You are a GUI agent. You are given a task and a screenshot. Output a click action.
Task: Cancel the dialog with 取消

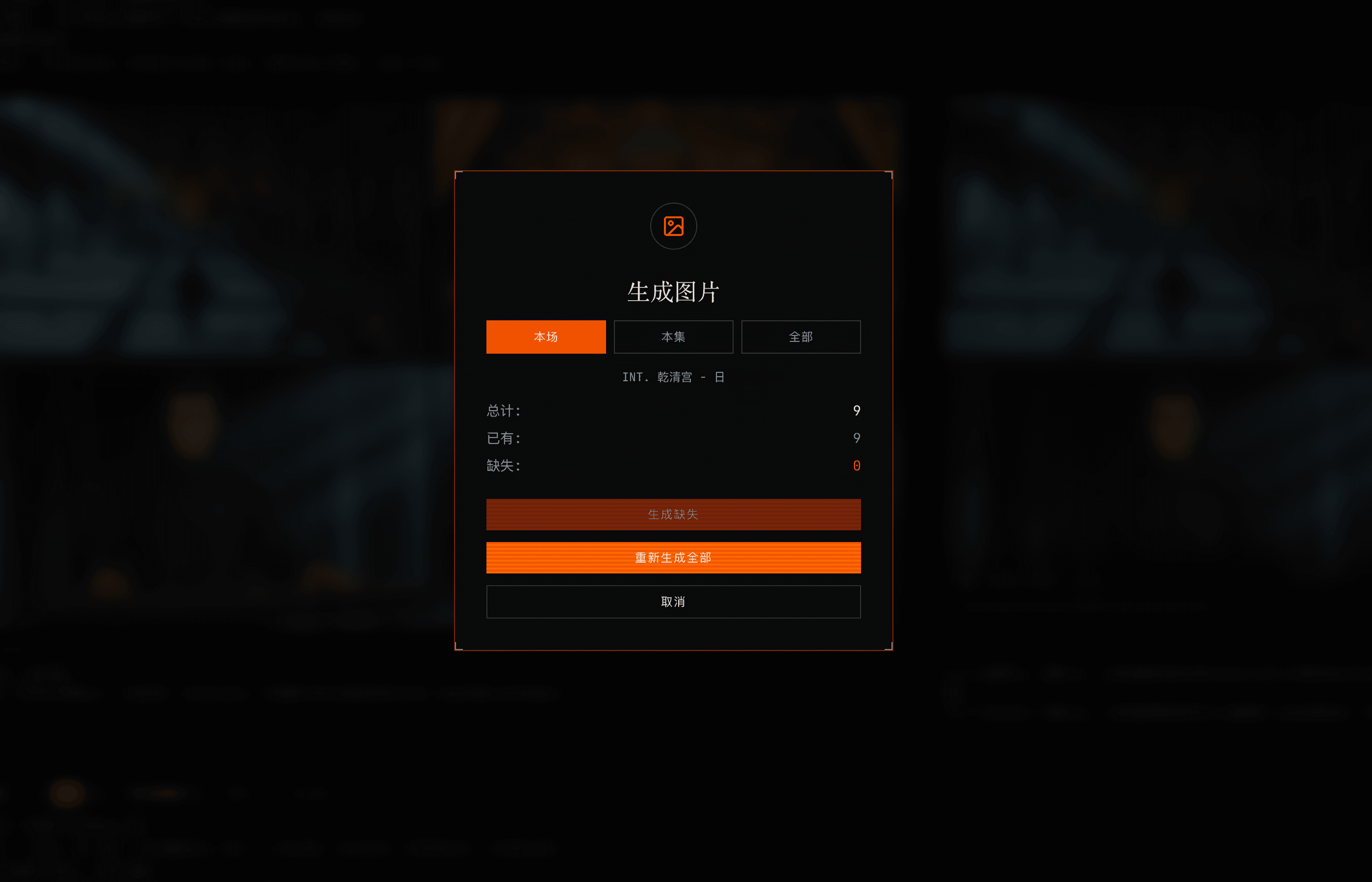[x=673, y=601]
